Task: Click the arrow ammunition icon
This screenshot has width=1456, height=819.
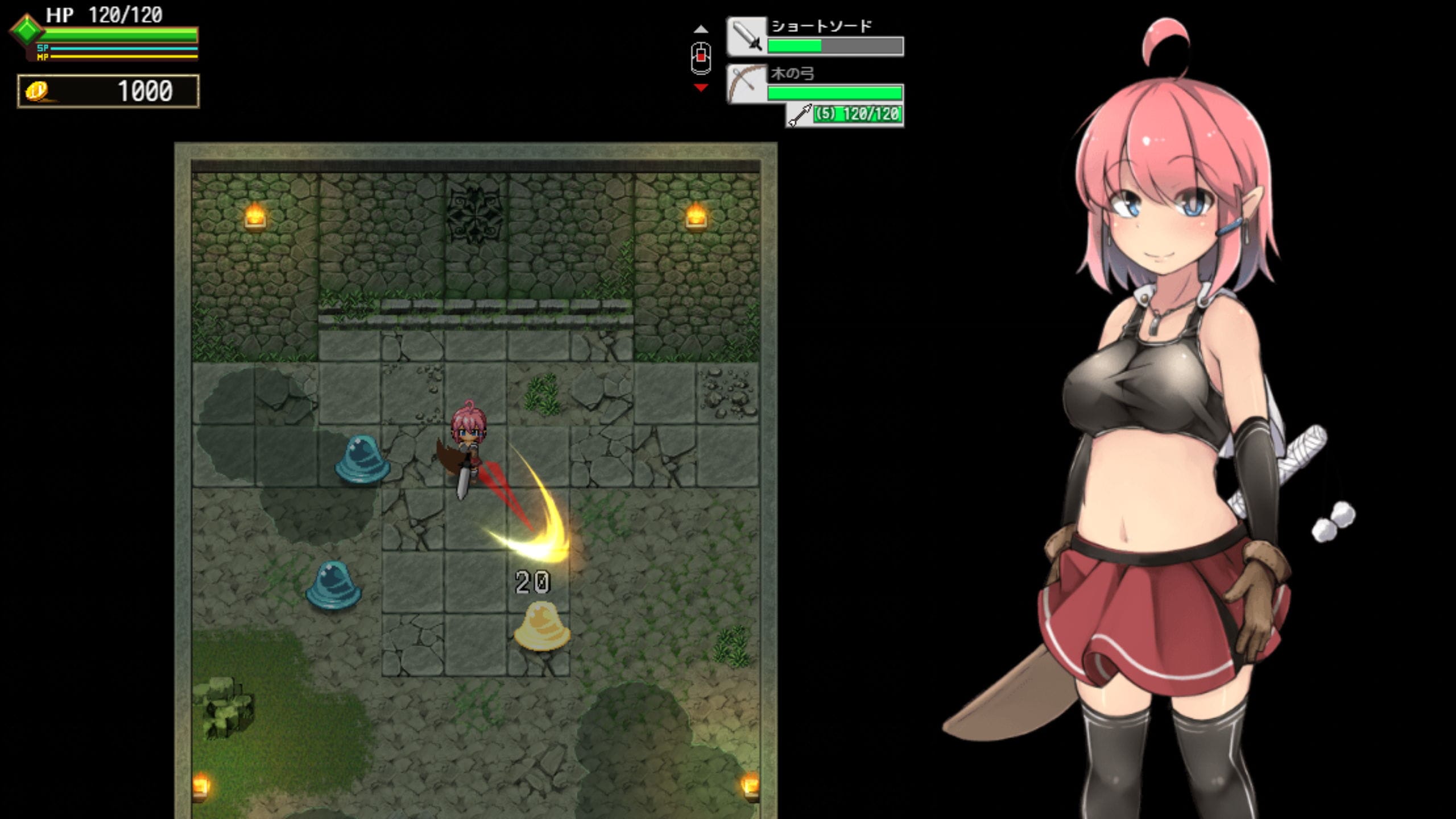Action: click(x=800, y=115)
